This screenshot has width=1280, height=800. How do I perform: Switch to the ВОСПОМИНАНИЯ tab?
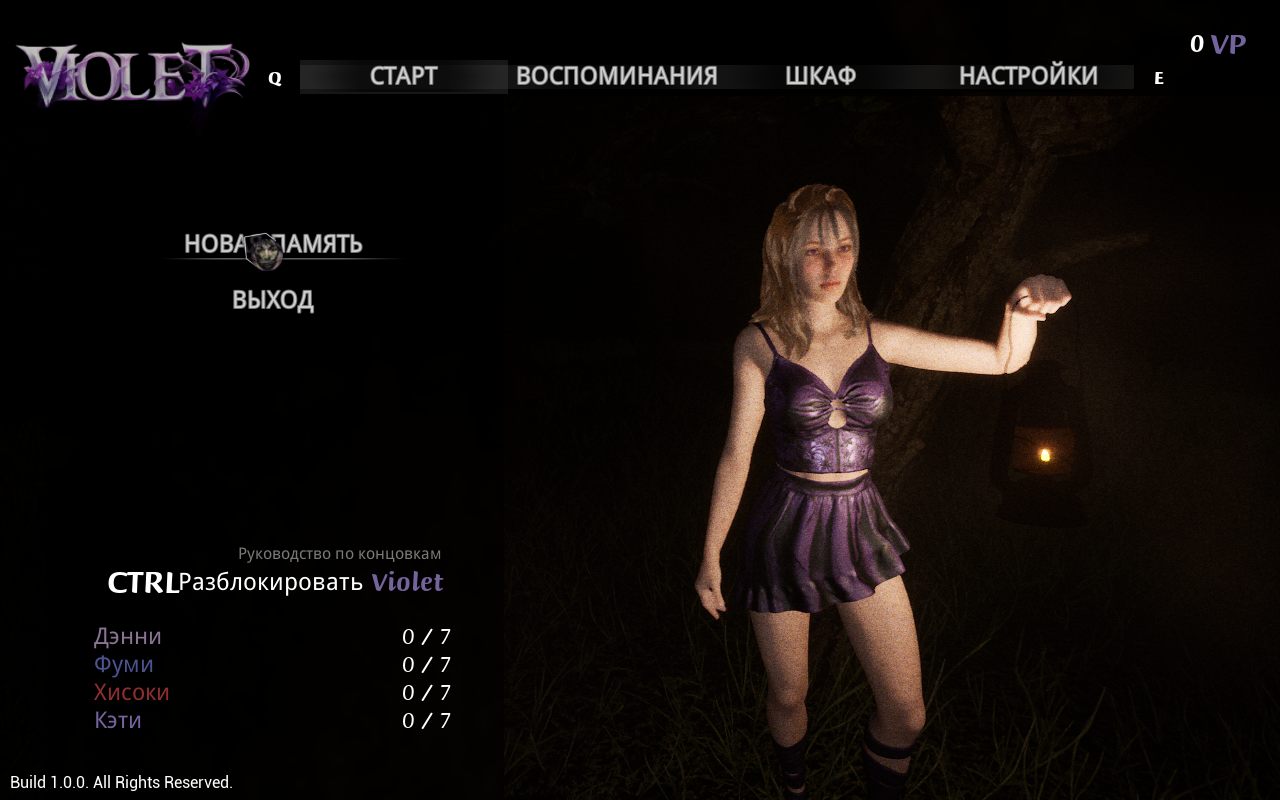pos(616,75)
